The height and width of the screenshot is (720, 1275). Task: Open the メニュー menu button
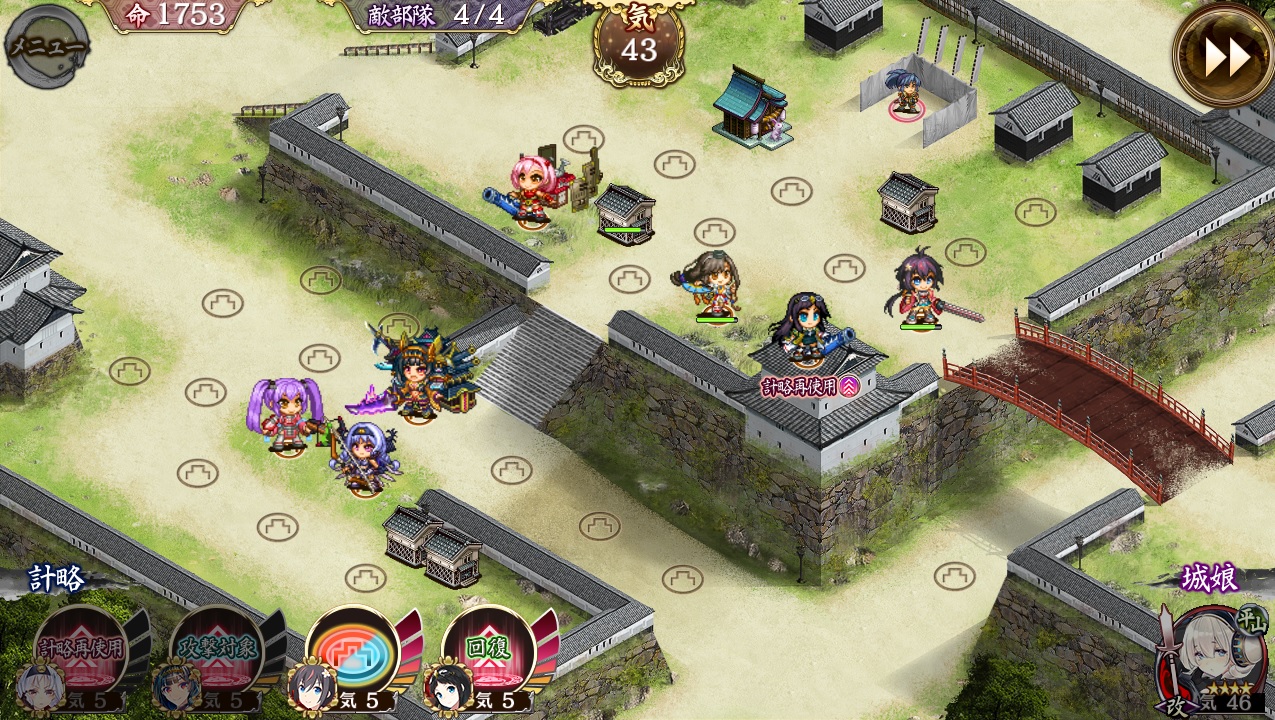pos(46,46)
